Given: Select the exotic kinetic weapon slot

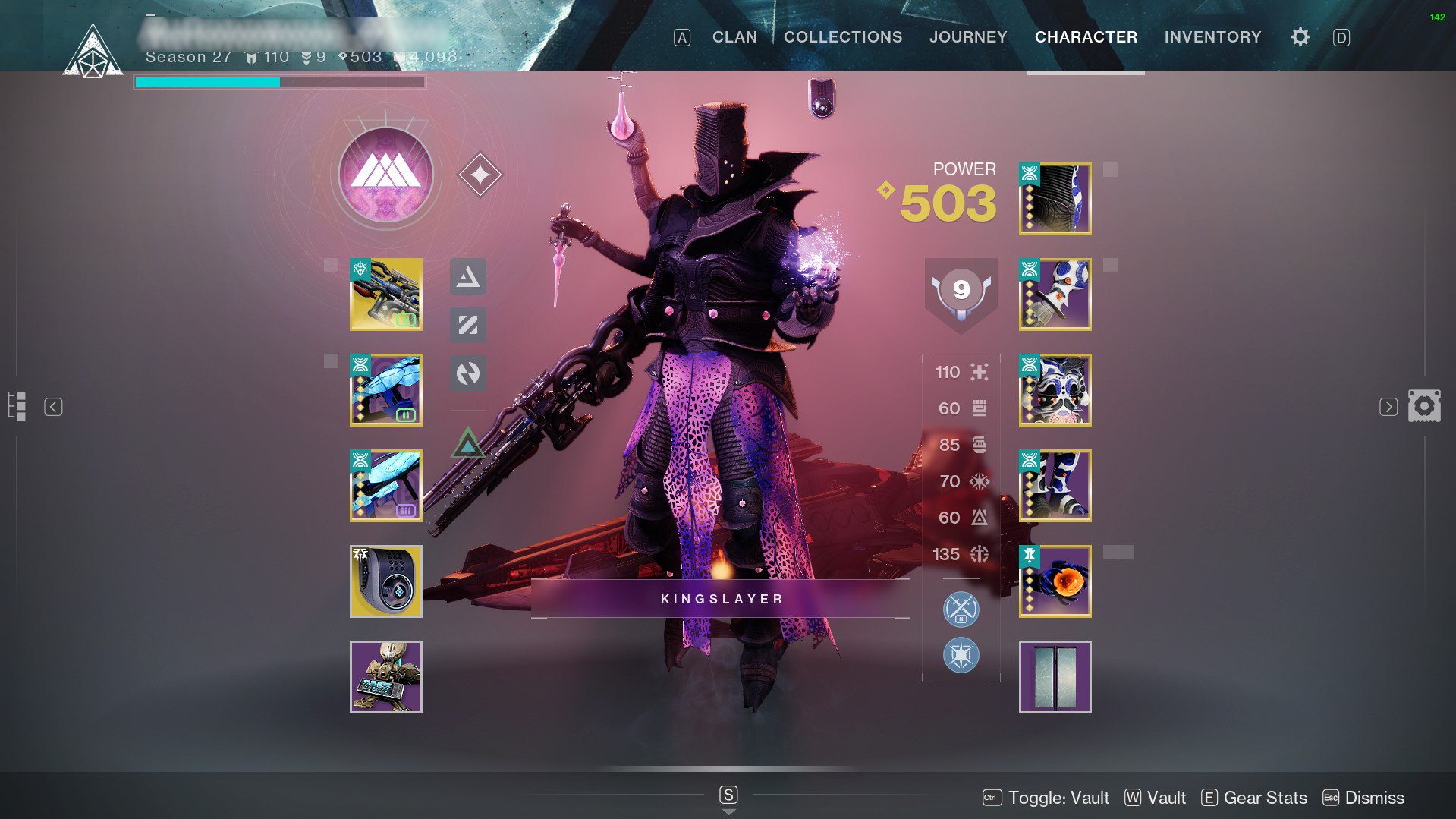Looking at the screenshot, I should coord(385,295).
